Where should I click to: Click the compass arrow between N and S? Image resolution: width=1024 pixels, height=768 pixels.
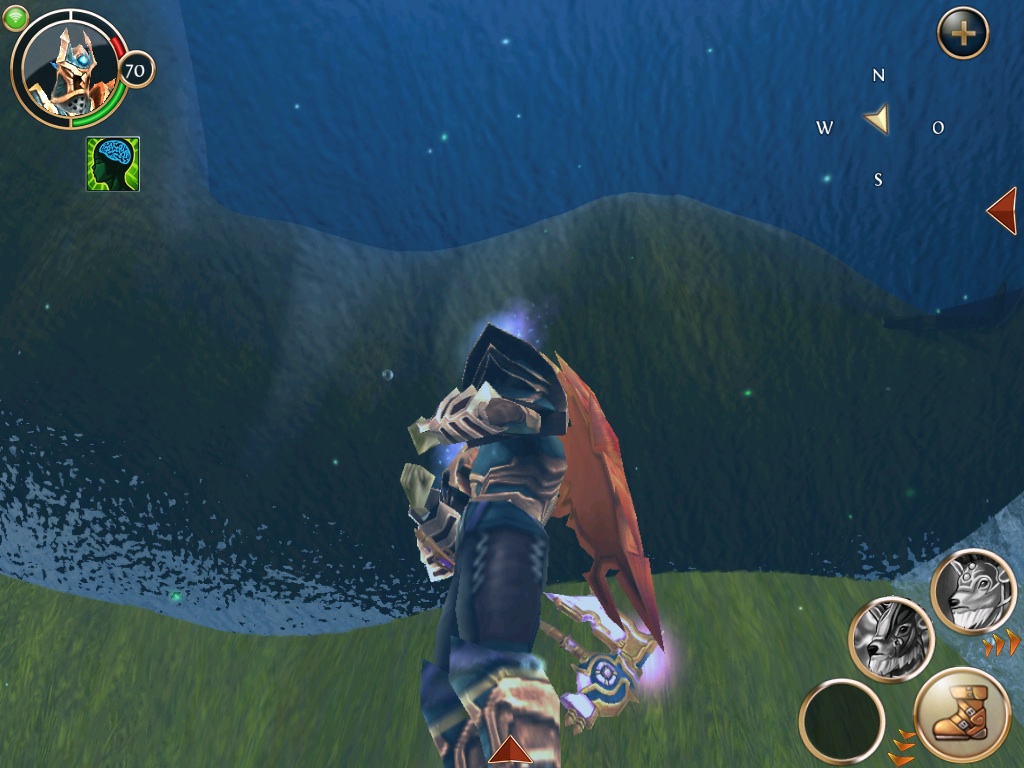coord(877,121)
